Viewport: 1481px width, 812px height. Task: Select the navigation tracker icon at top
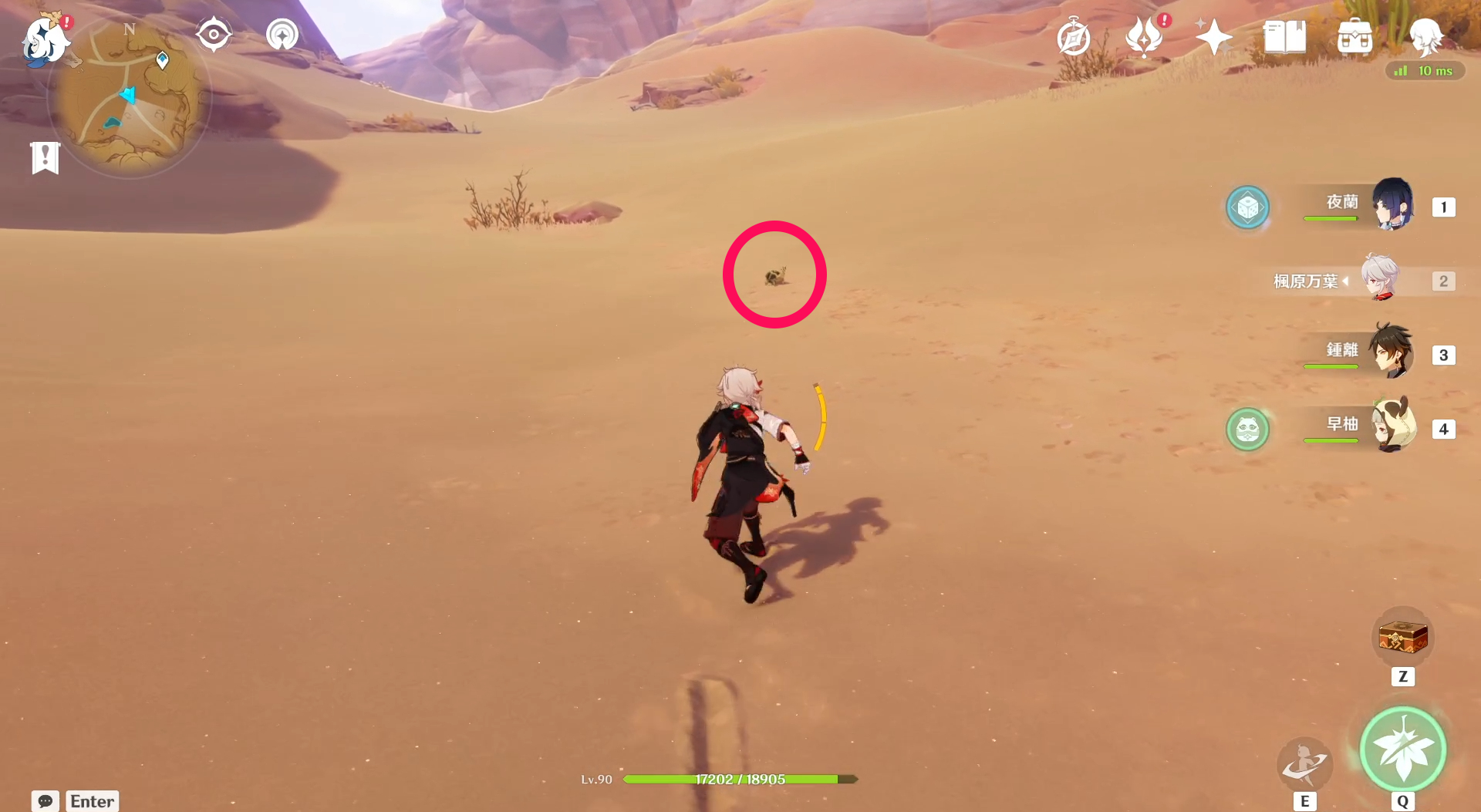tap(281, 33)
